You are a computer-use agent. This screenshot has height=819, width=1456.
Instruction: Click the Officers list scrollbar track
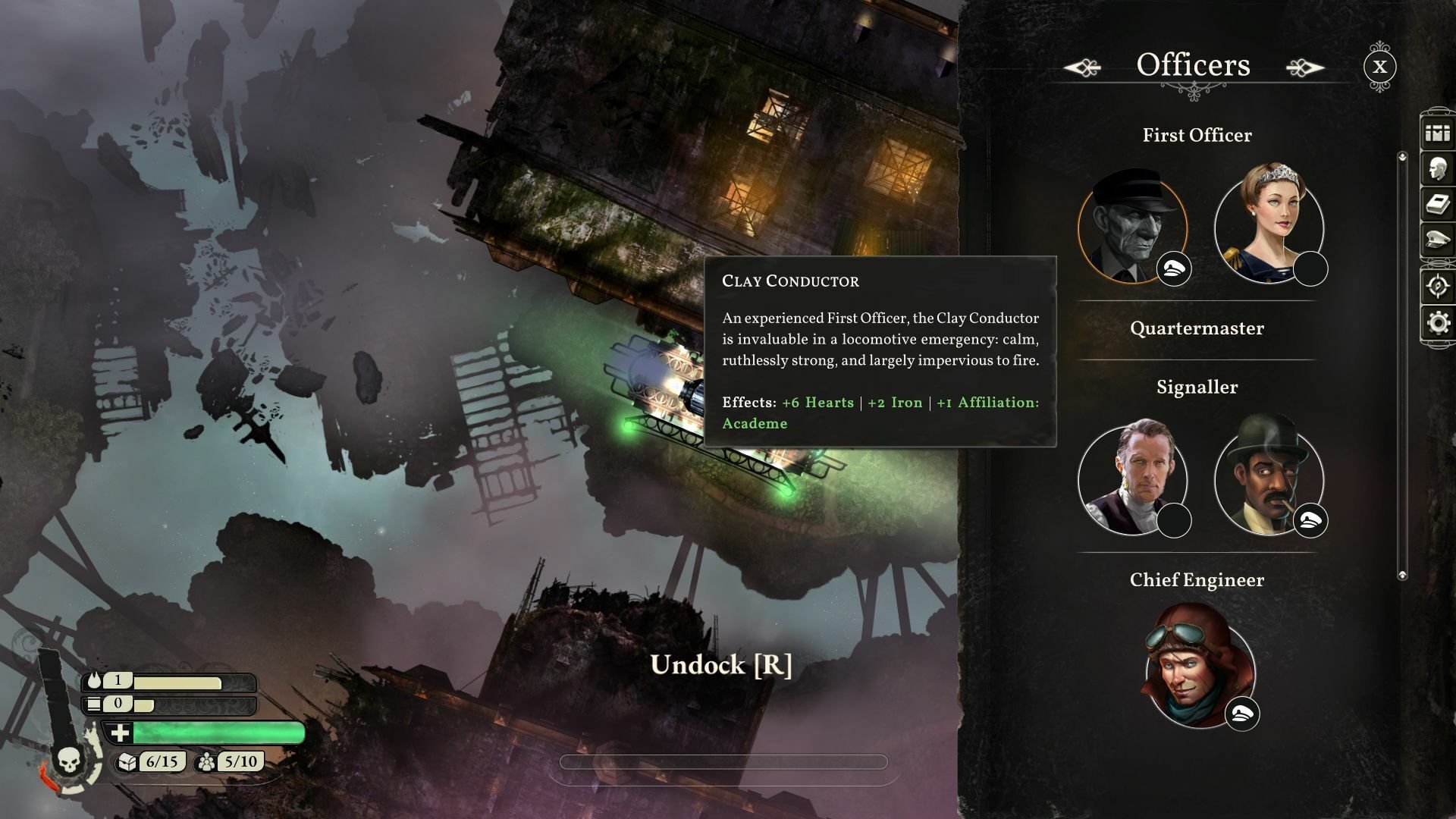pos(1402,364)
